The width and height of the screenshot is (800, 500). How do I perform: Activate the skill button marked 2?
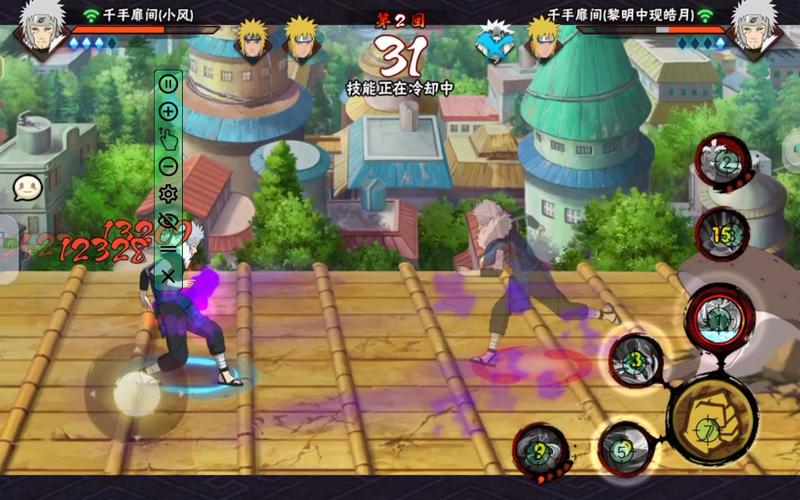(726, 163)
